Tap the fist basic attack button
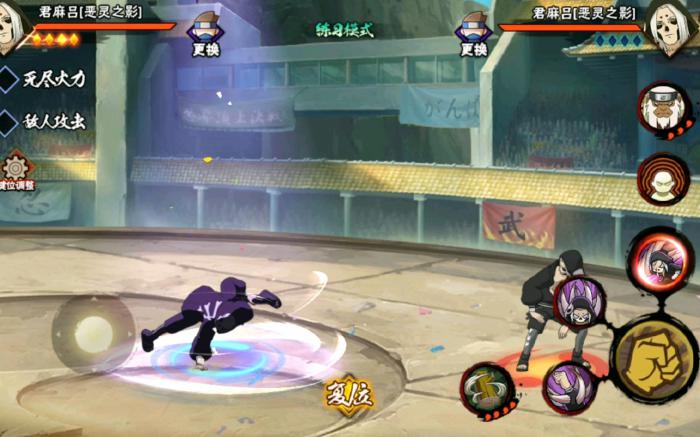This screenshot has height=437, width=700. click(654, 358)
